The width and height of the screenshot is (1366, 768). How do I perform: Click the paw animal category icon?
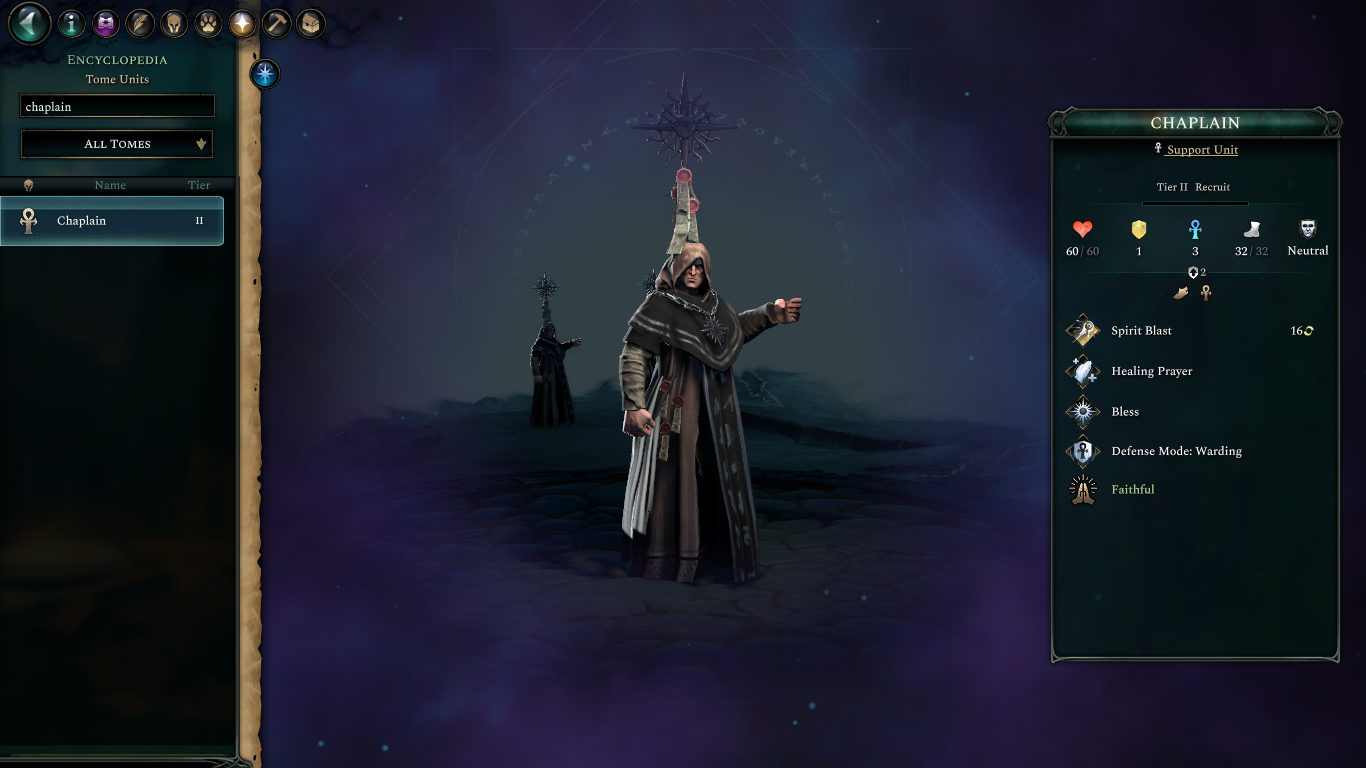pos(207,23)
